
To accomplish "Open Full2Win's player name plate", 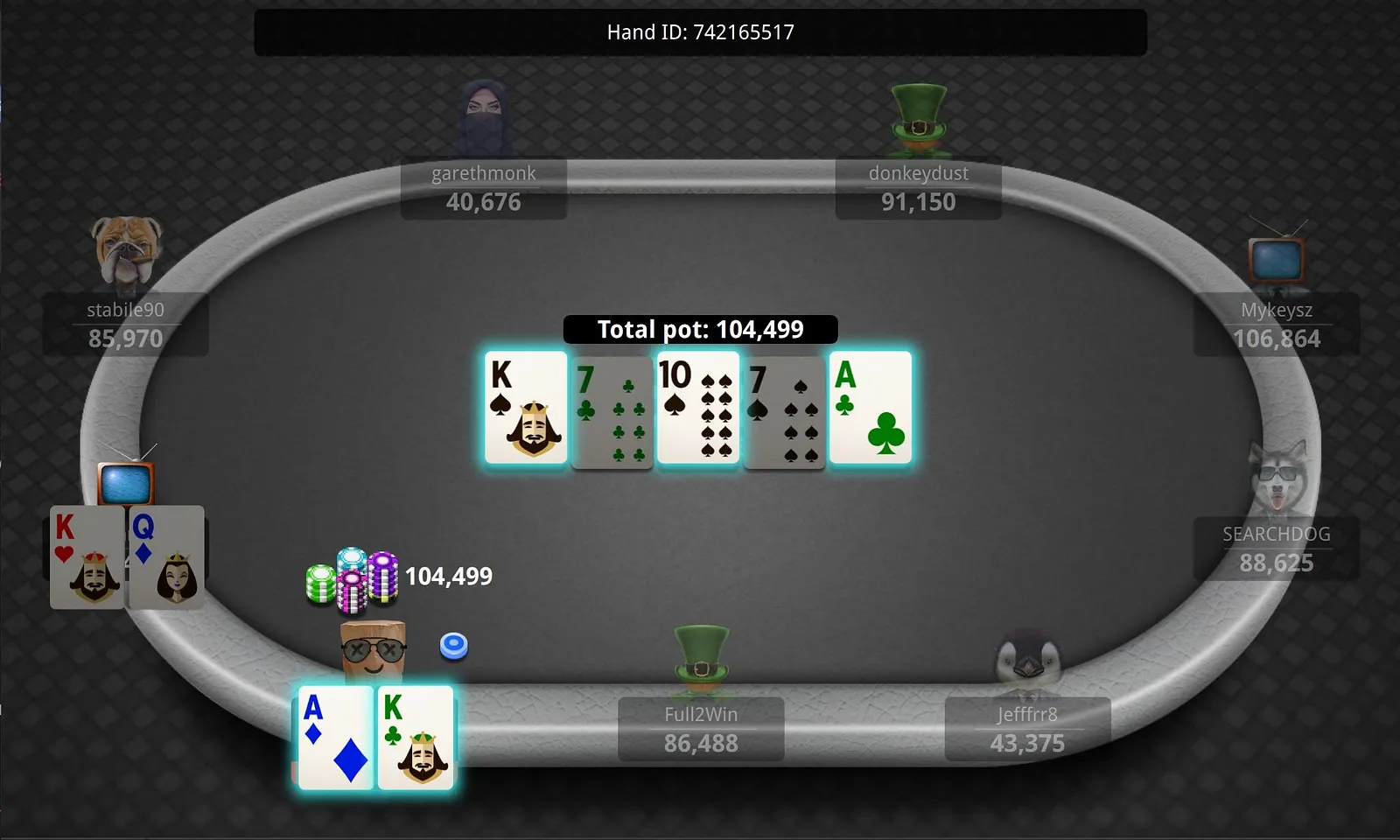I will (x=701, y=729).
